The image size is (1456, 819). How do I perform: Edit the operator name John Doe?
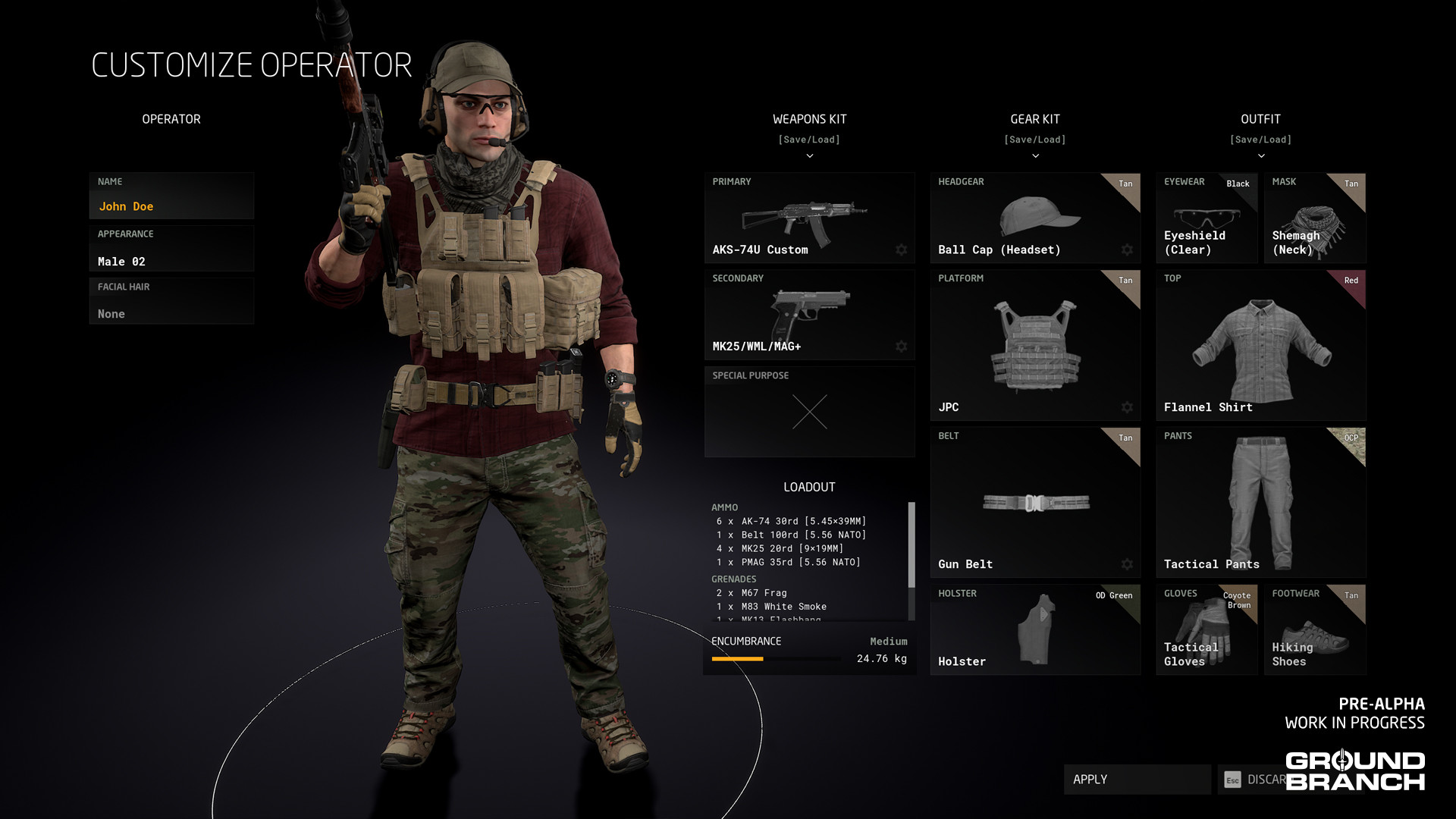click(171, 206)
